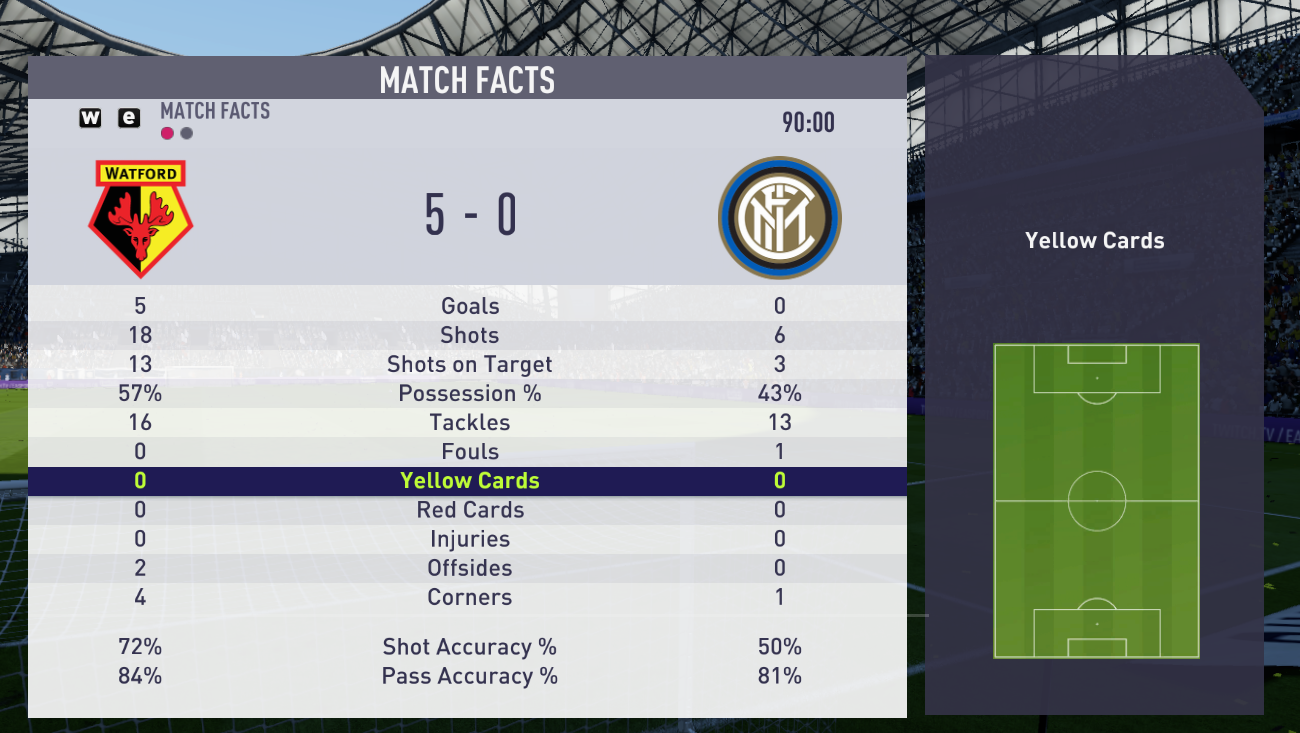Select the Fouls row

click(x=469, y=451)
